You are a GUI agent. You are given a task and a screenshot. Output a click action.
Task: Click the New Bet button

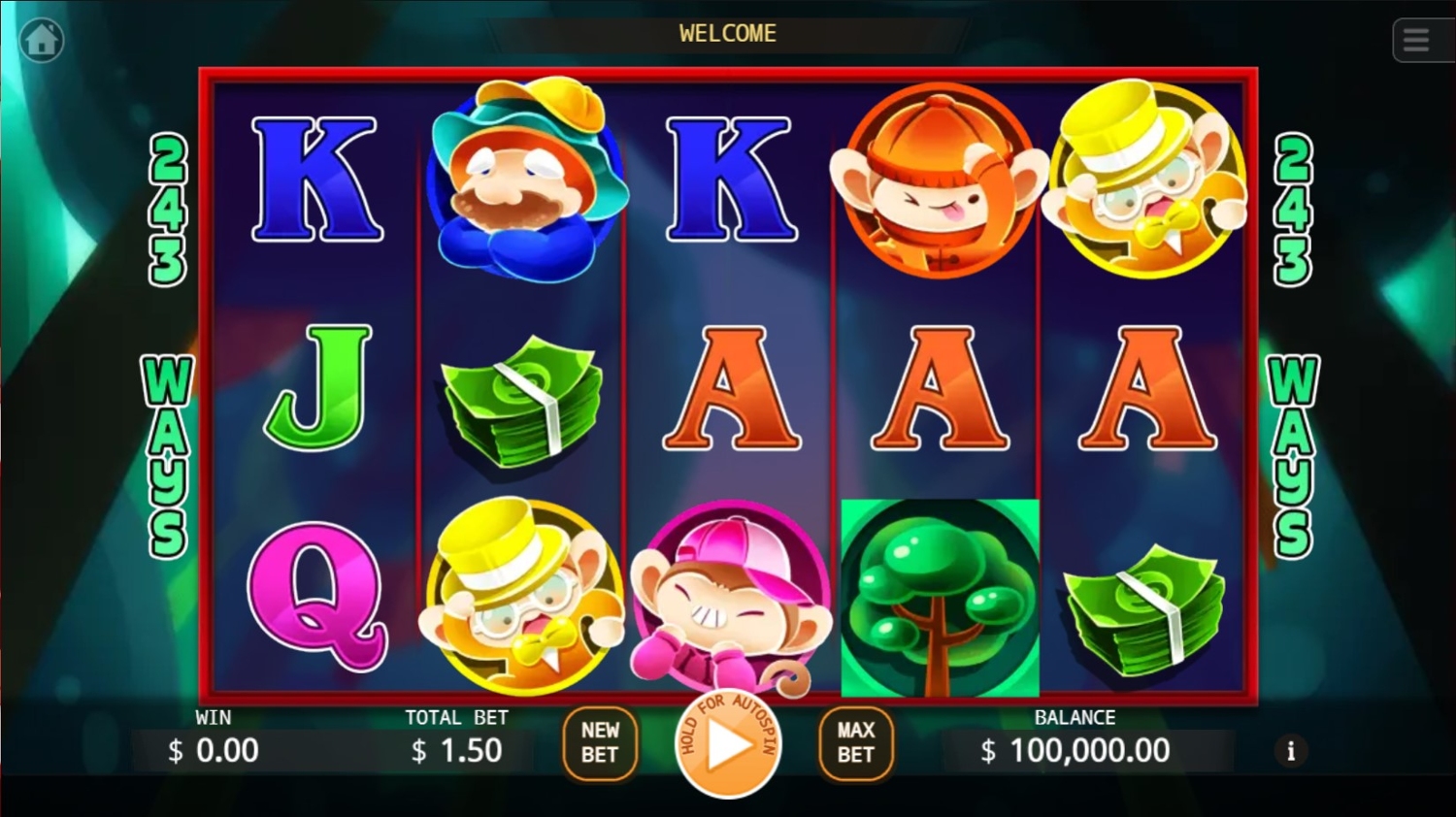click(600, 743)
